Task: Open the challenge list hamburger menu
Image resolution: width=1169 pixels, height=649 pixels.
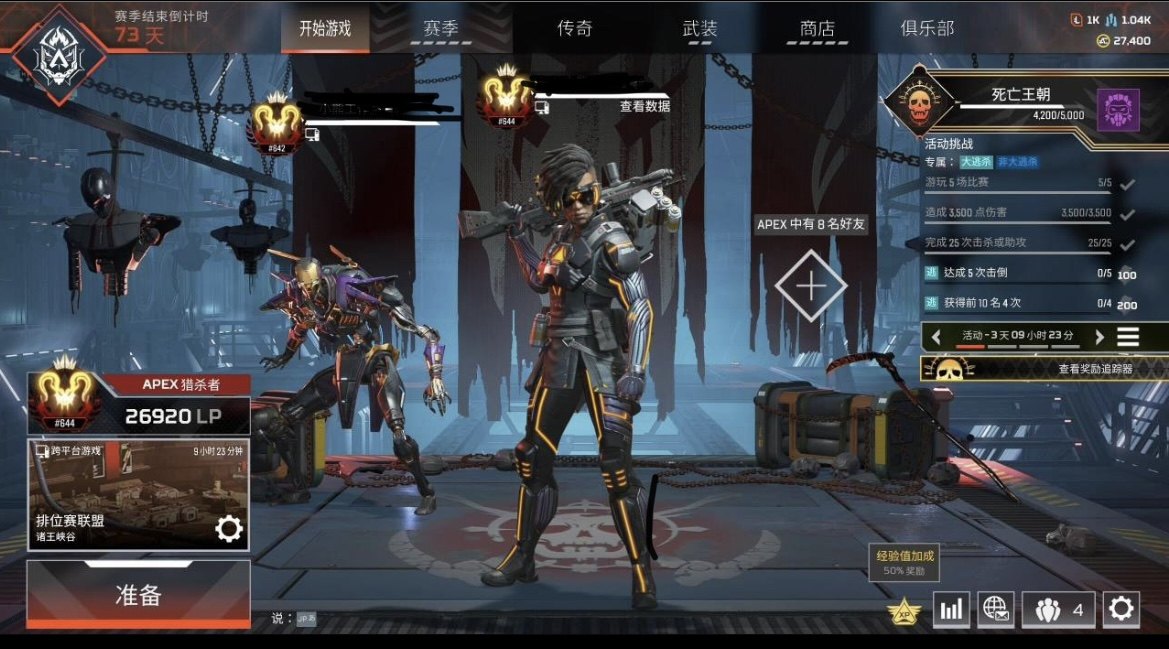Action: click(1128, 337)
